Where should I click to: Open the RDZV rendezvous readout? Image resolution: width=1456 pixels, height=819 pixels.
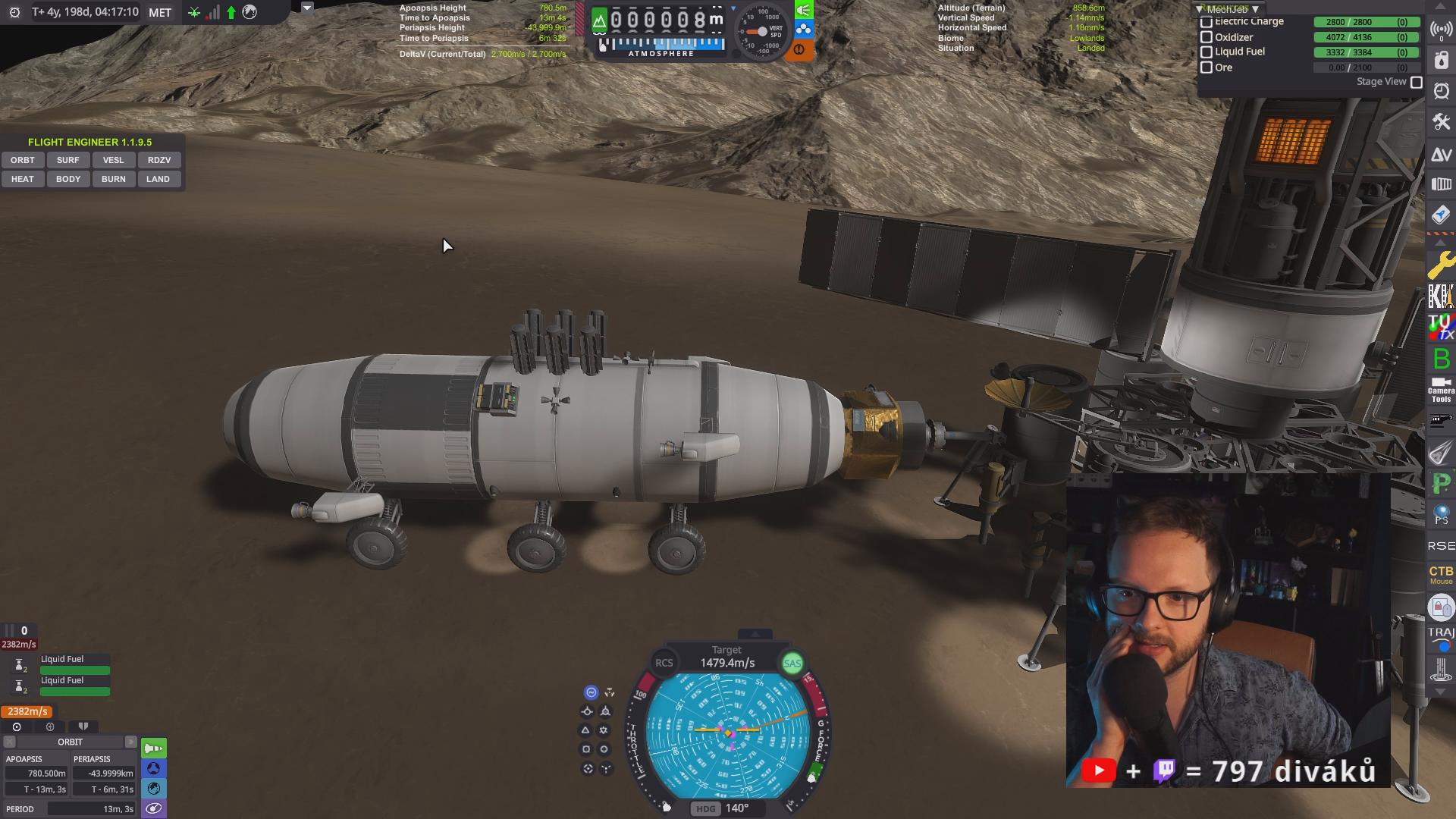pos(158,160)
